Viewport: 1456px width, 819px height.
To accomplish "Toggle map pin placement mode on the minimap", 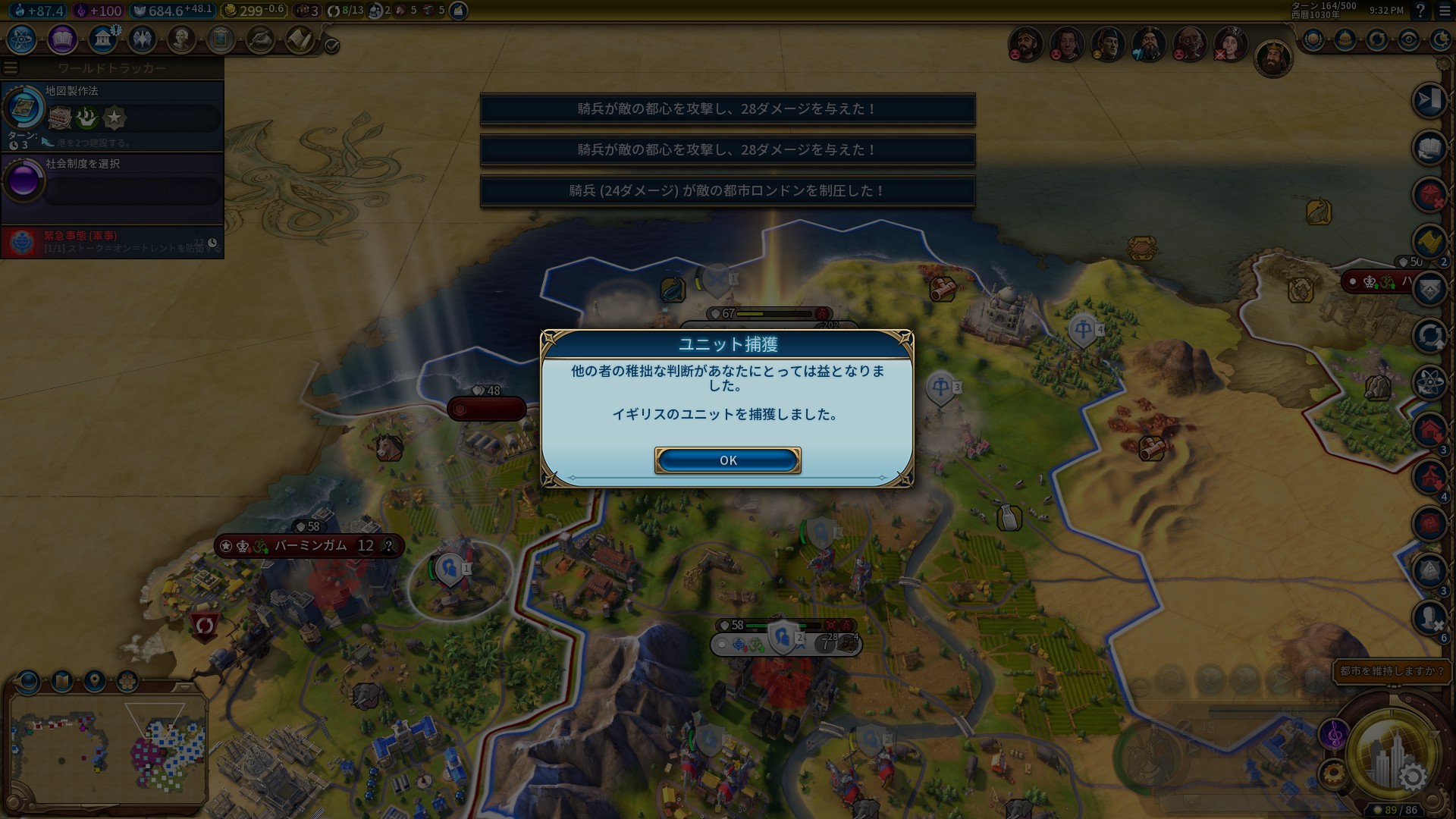I will 93,680.
